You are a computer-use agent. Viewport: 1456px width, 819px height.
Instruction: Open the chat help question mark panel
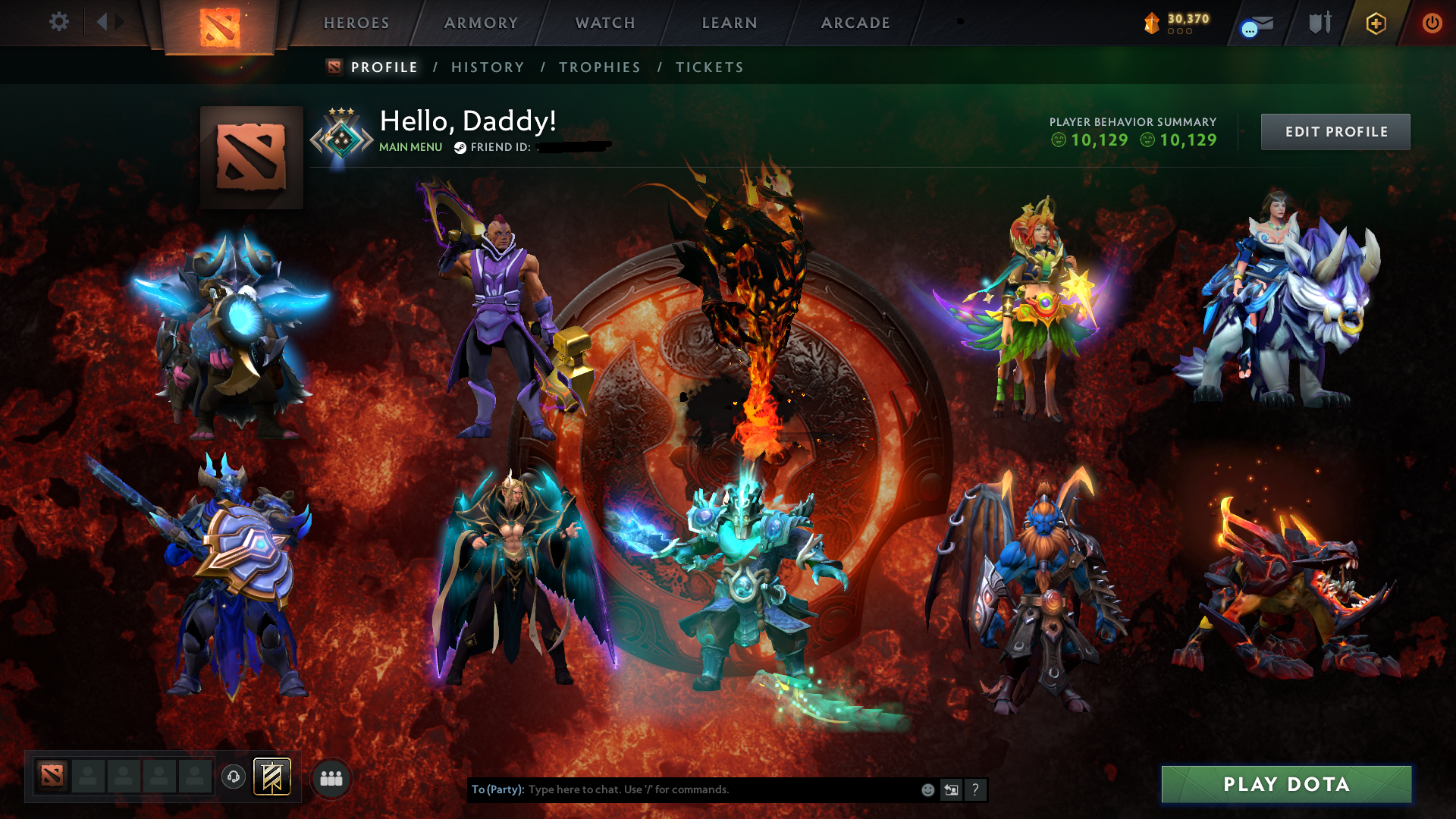coord(975,789)
